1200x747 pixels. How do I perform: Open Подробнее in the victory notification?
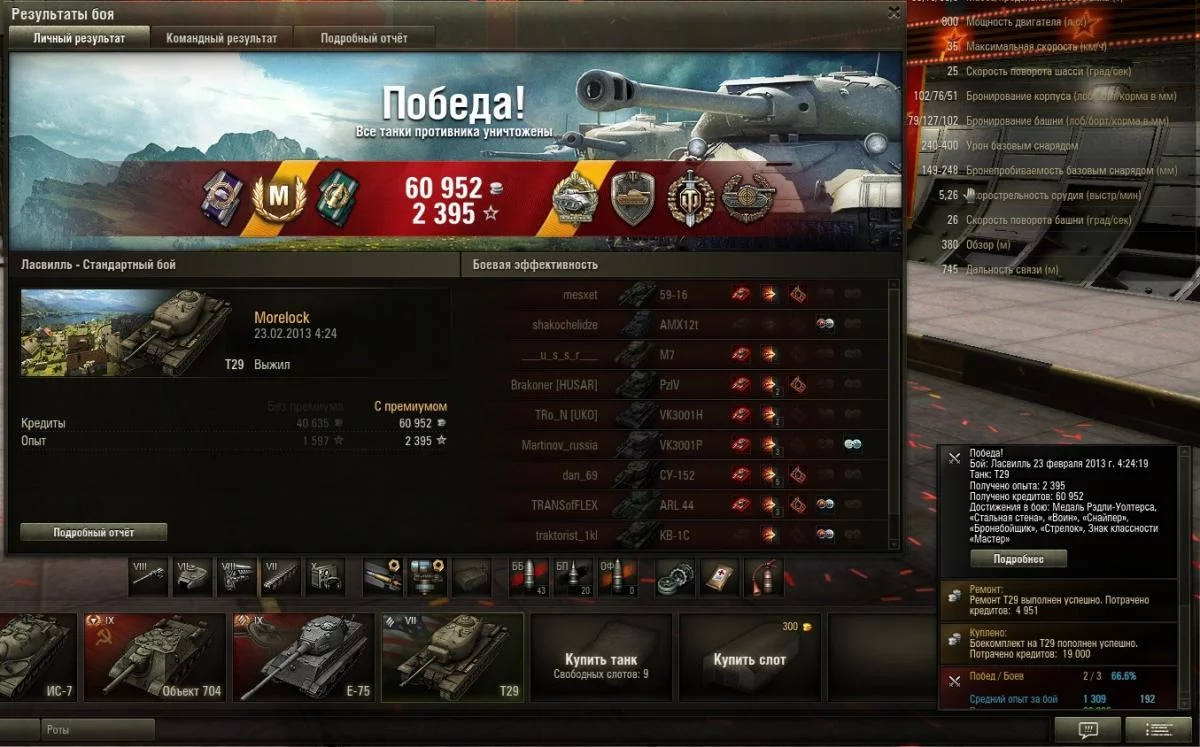coord(1019,559)
